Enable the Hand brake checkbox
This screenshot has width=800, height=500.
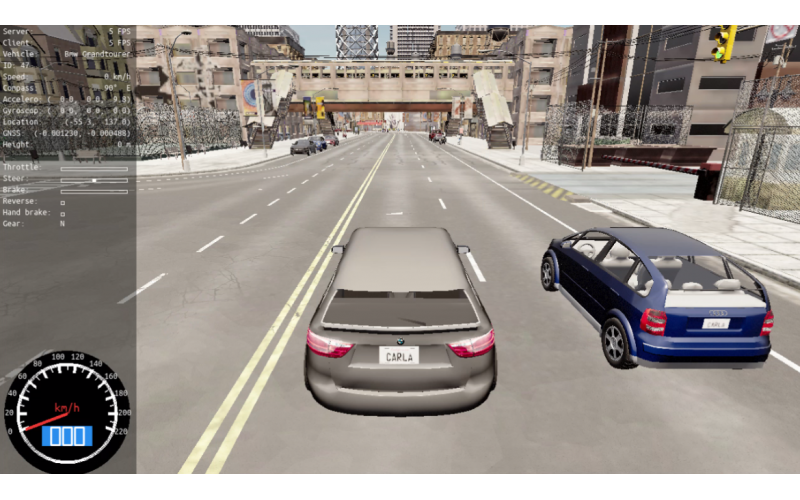[x=63, y=213]
